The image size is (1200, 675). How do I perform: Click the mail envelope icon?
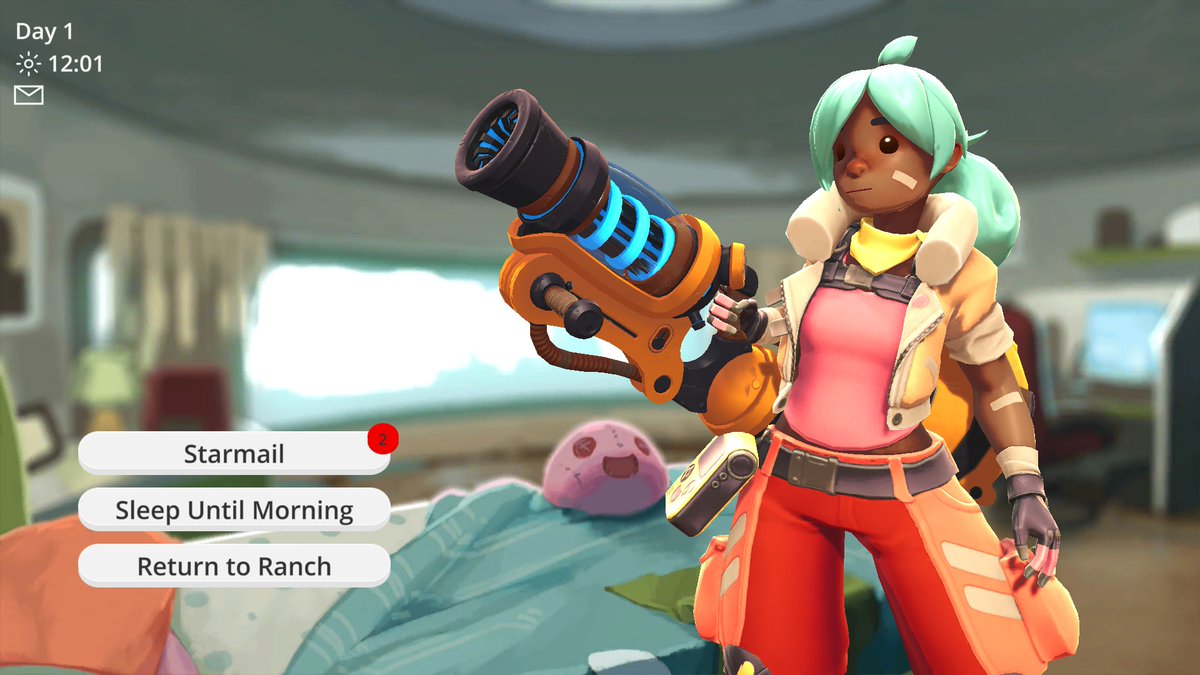pyautogui.click(x=29, y=95)
